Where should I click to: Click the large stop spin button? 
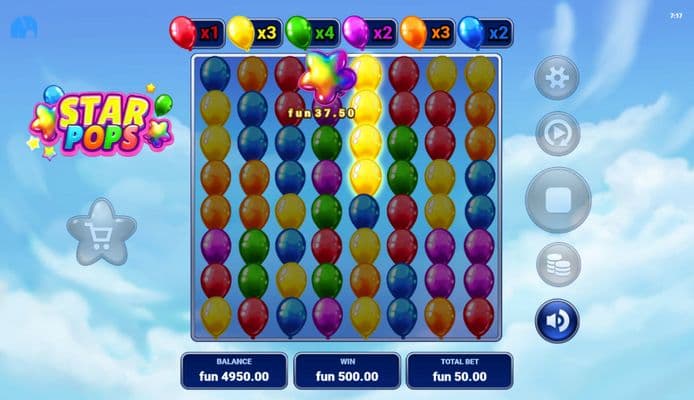click(557, 200)
